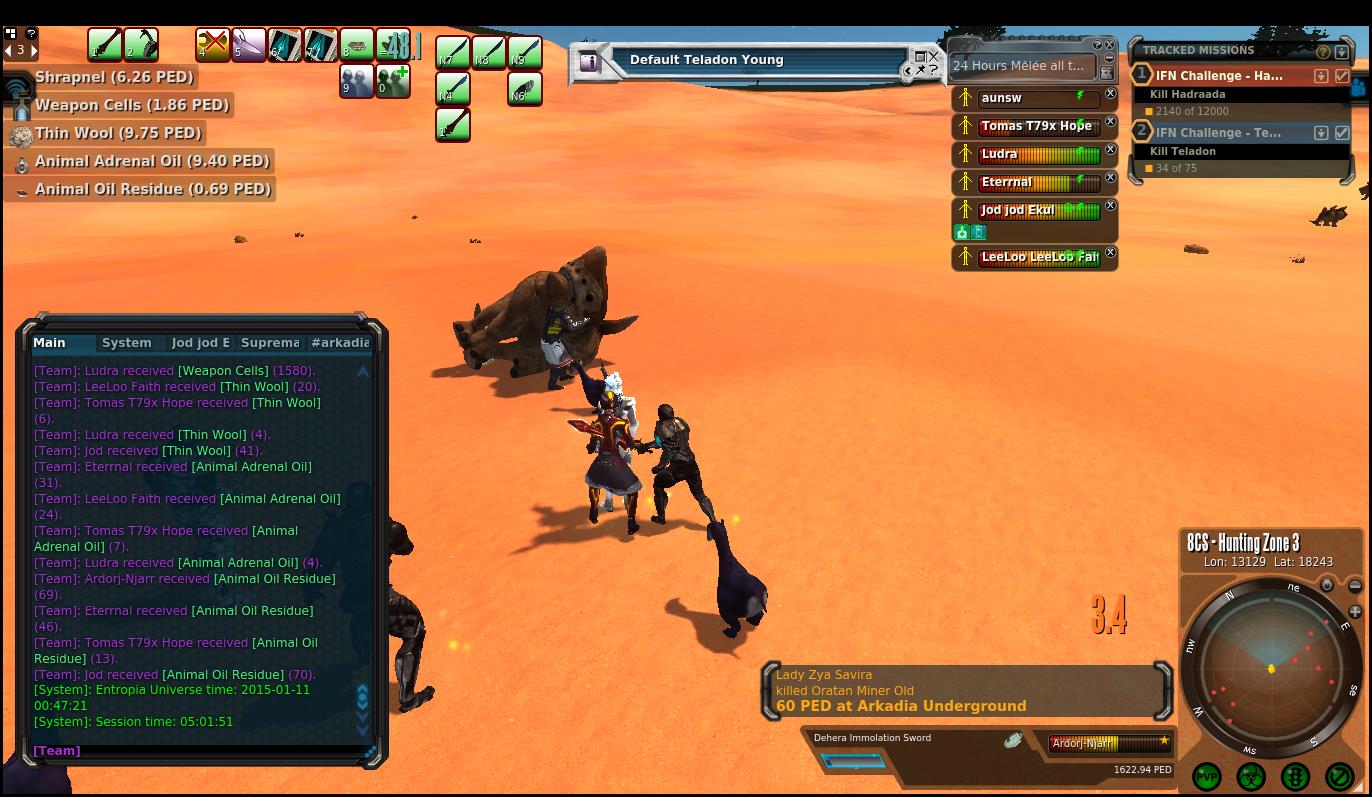1372x797 pixels.
Task: Open the #arkadia chat channel tab
Action: pyautogui.click(x=340, y=343)
